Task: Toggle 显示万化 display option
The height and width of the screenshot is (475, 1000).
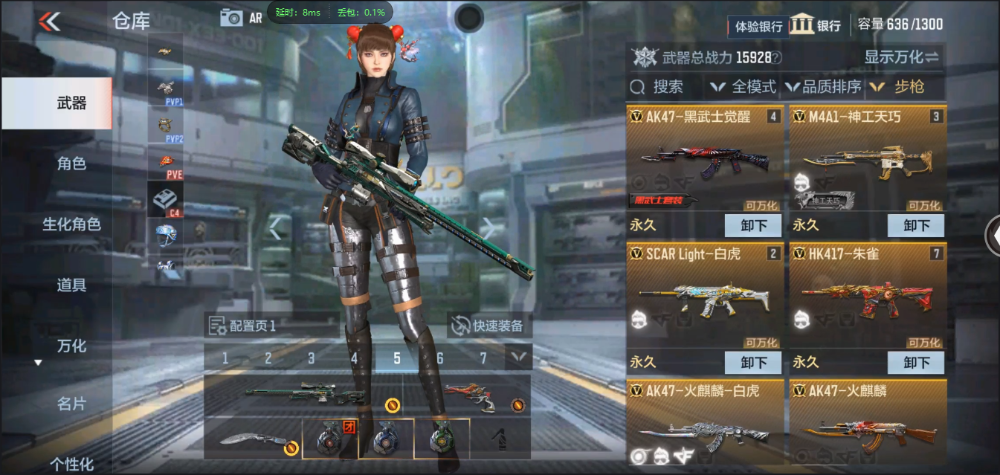Action: (901, 57)
